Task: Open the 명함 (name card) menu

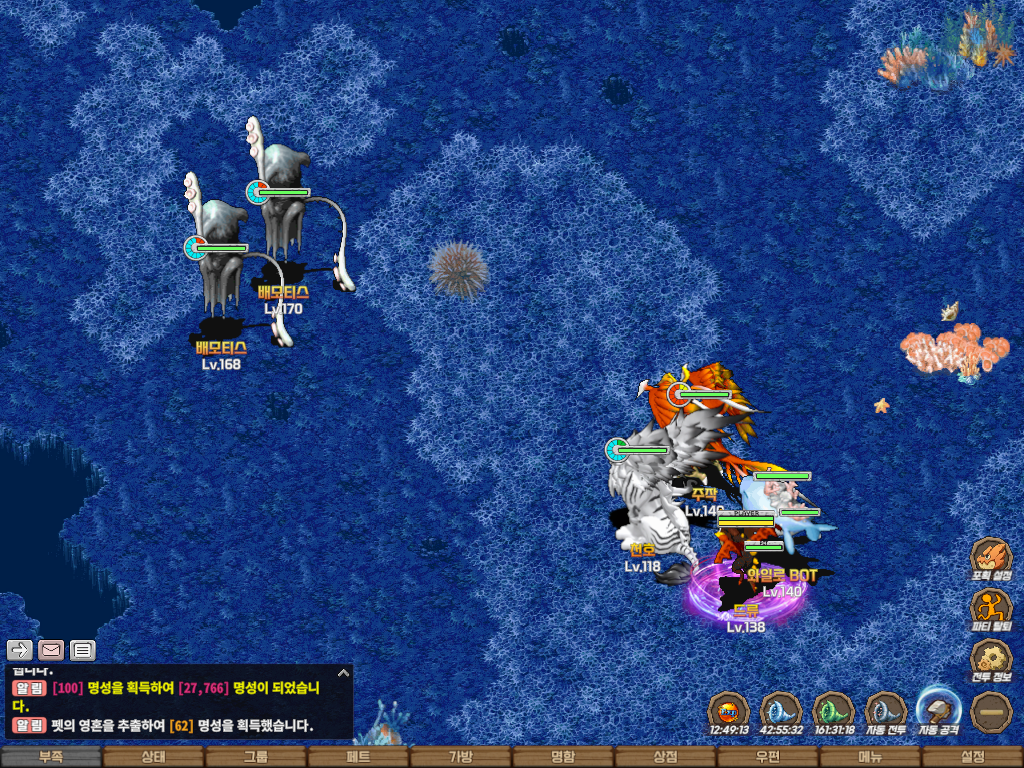Action: point(563,757)
